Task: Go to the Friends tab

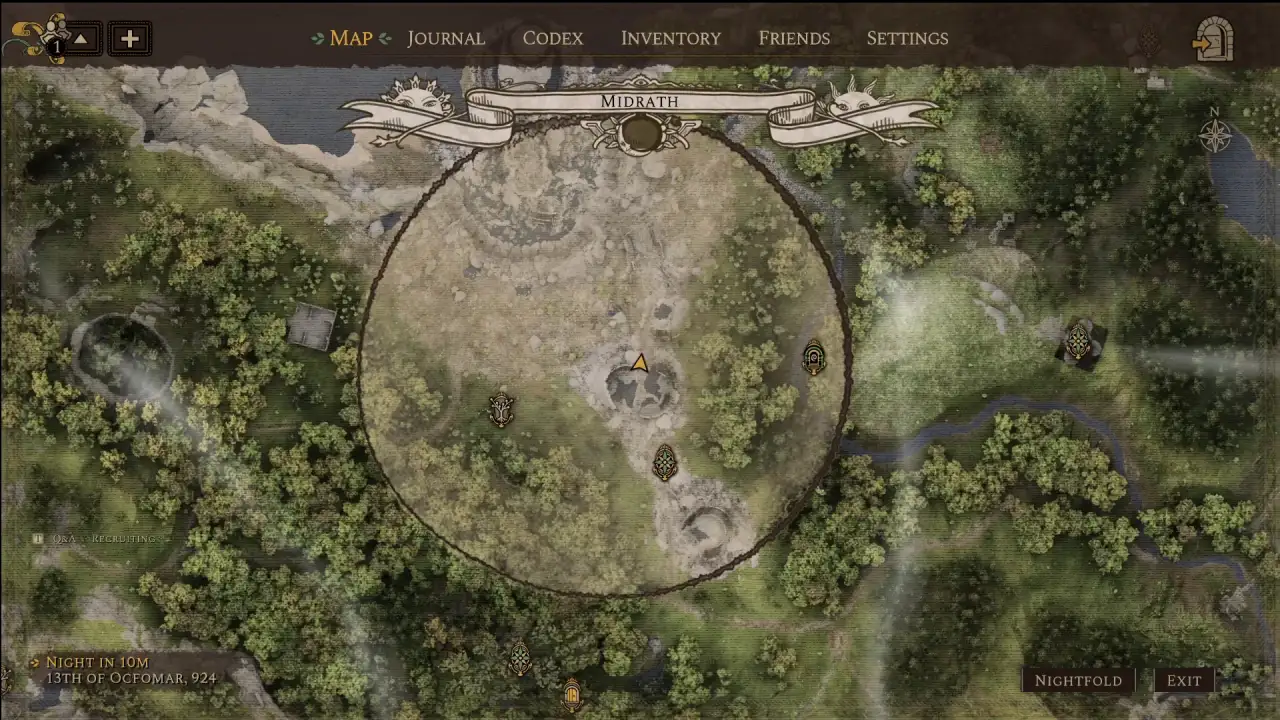Action: 794,38
